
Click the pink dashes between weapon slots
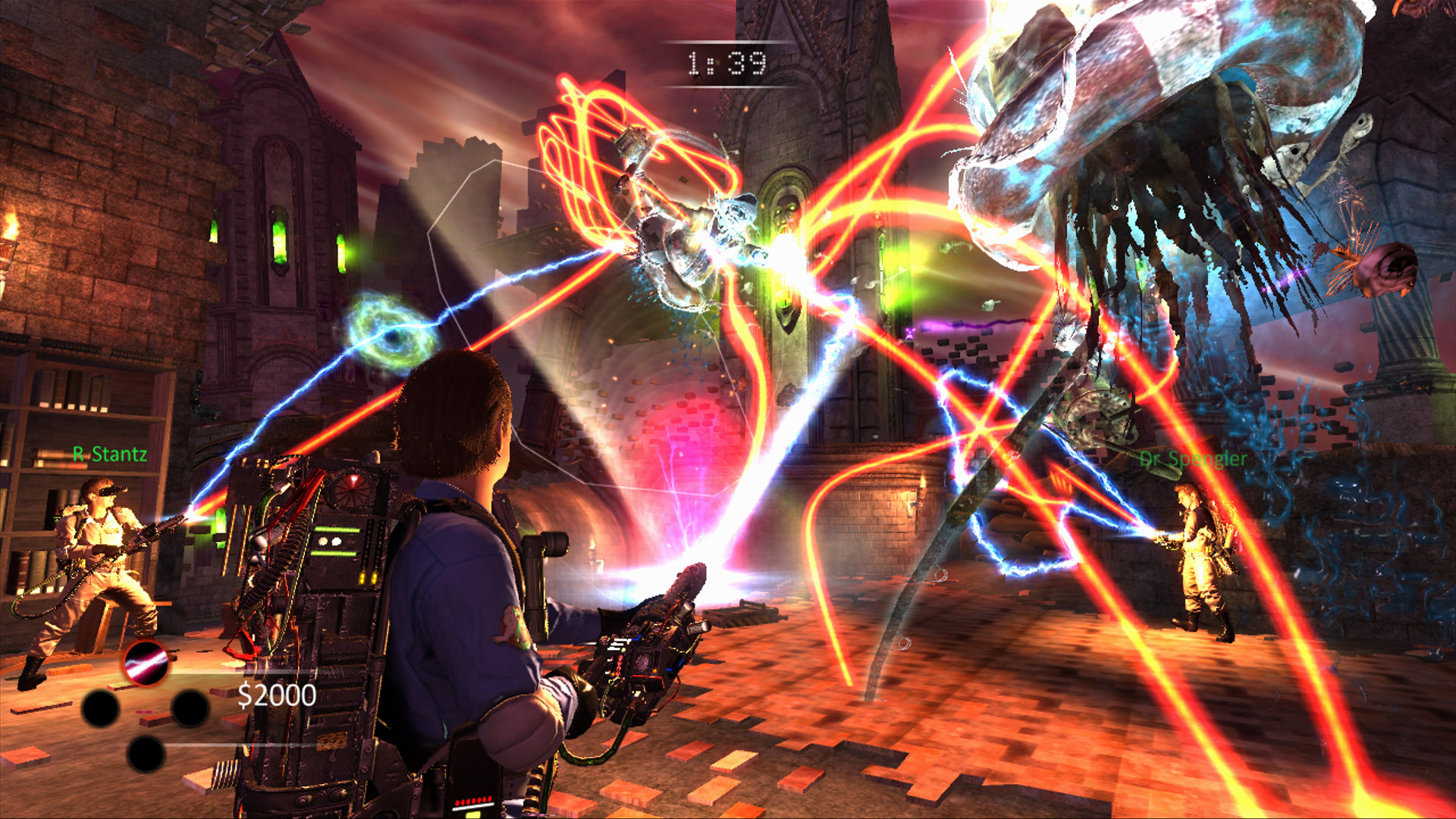point(144,711)
